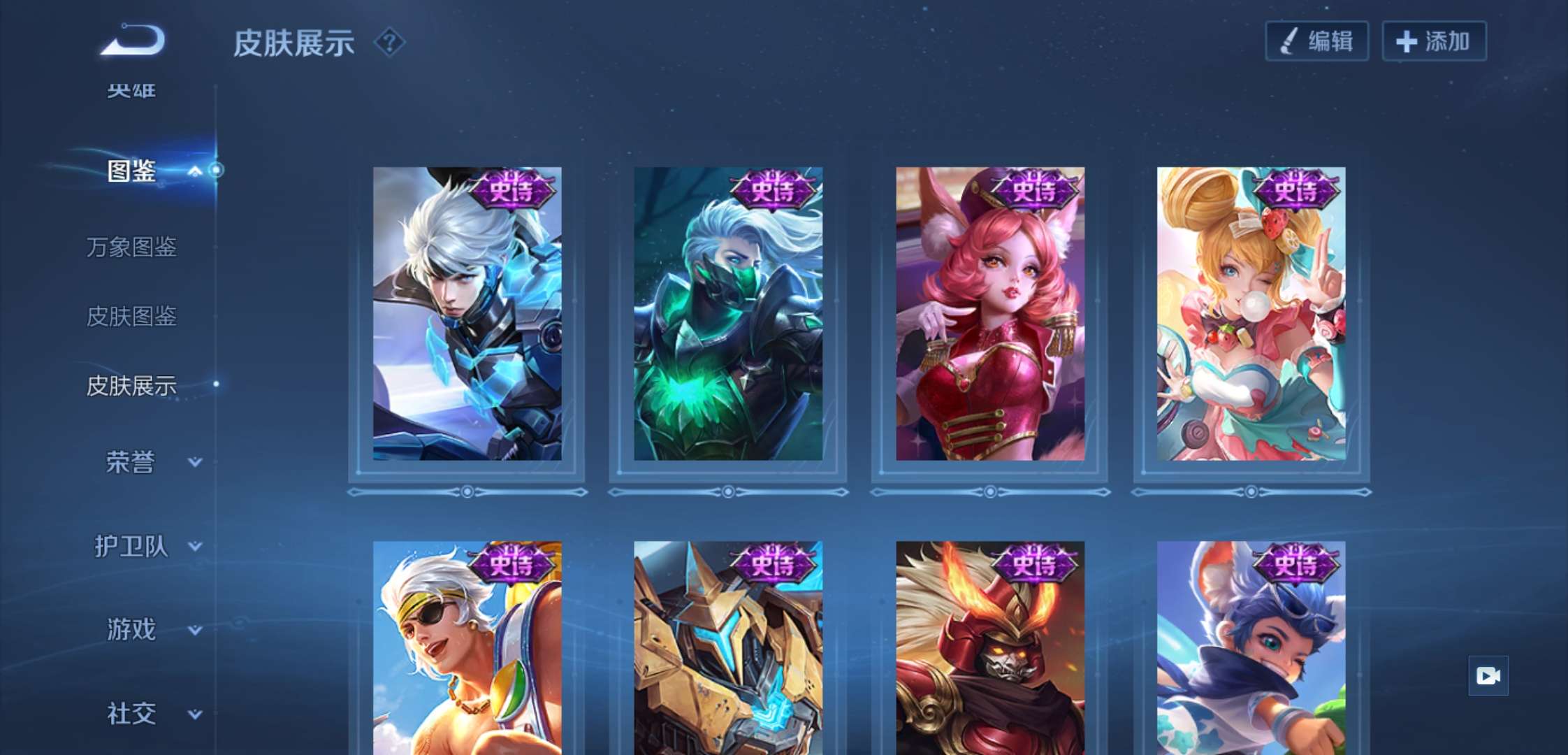Screen dimensions: 1568x755
Task: Go back using the return arrow
Action: 133,41
